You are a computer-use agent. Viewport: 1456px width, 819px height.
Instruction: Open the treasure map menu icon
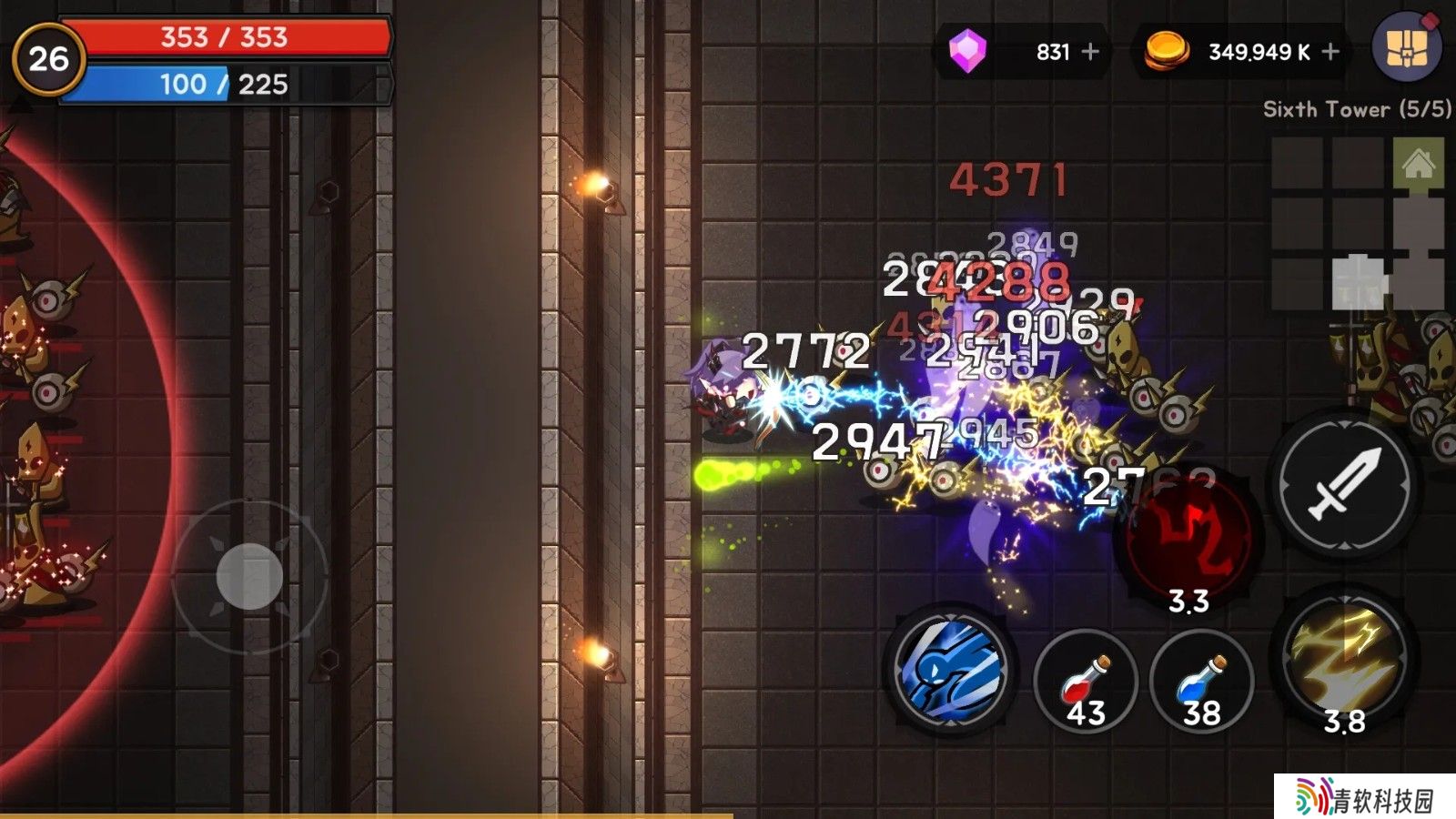point(1406,47)
